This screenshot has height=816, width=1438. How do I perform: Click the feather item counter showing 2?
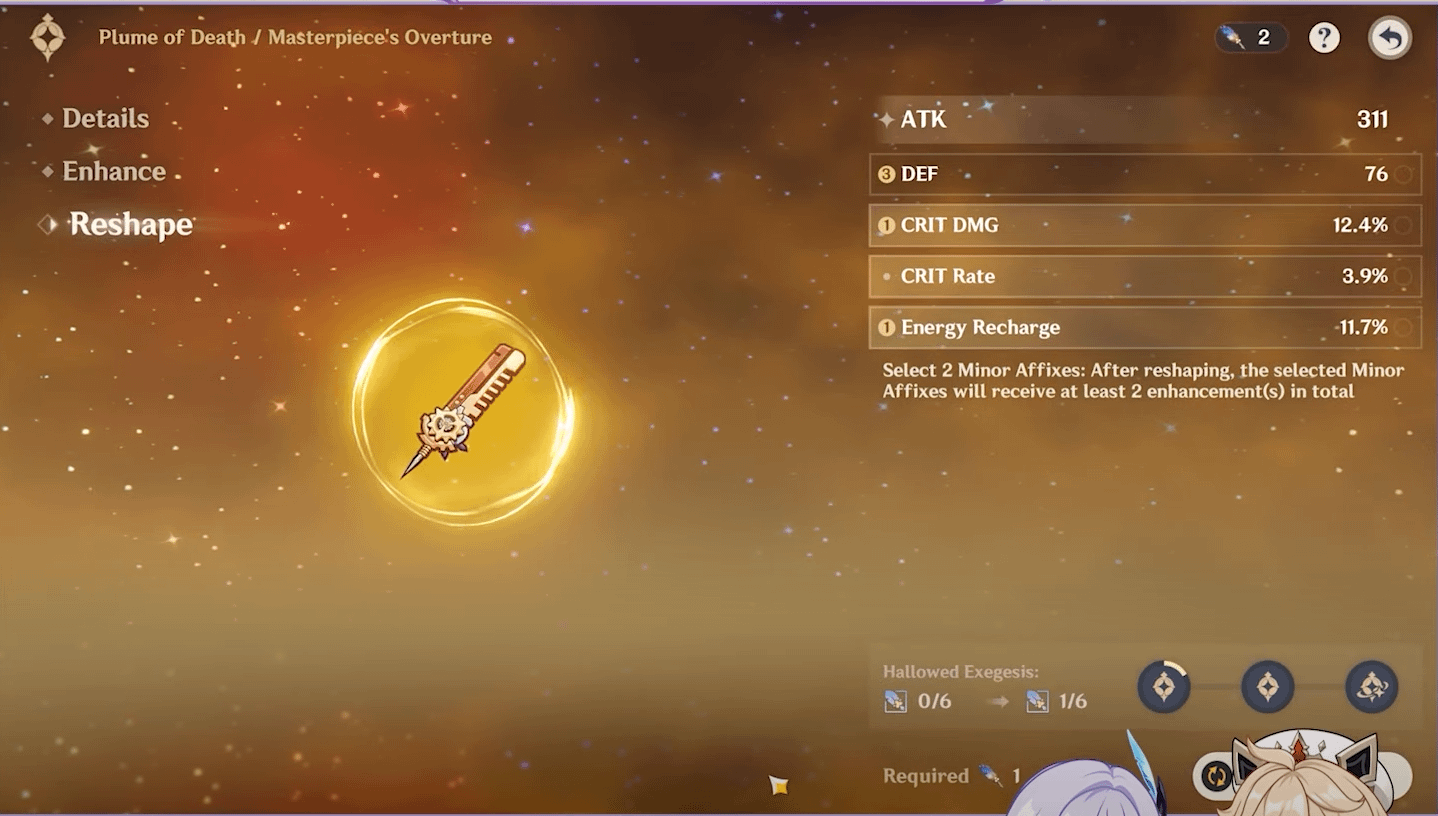(x=1250, y=38)
